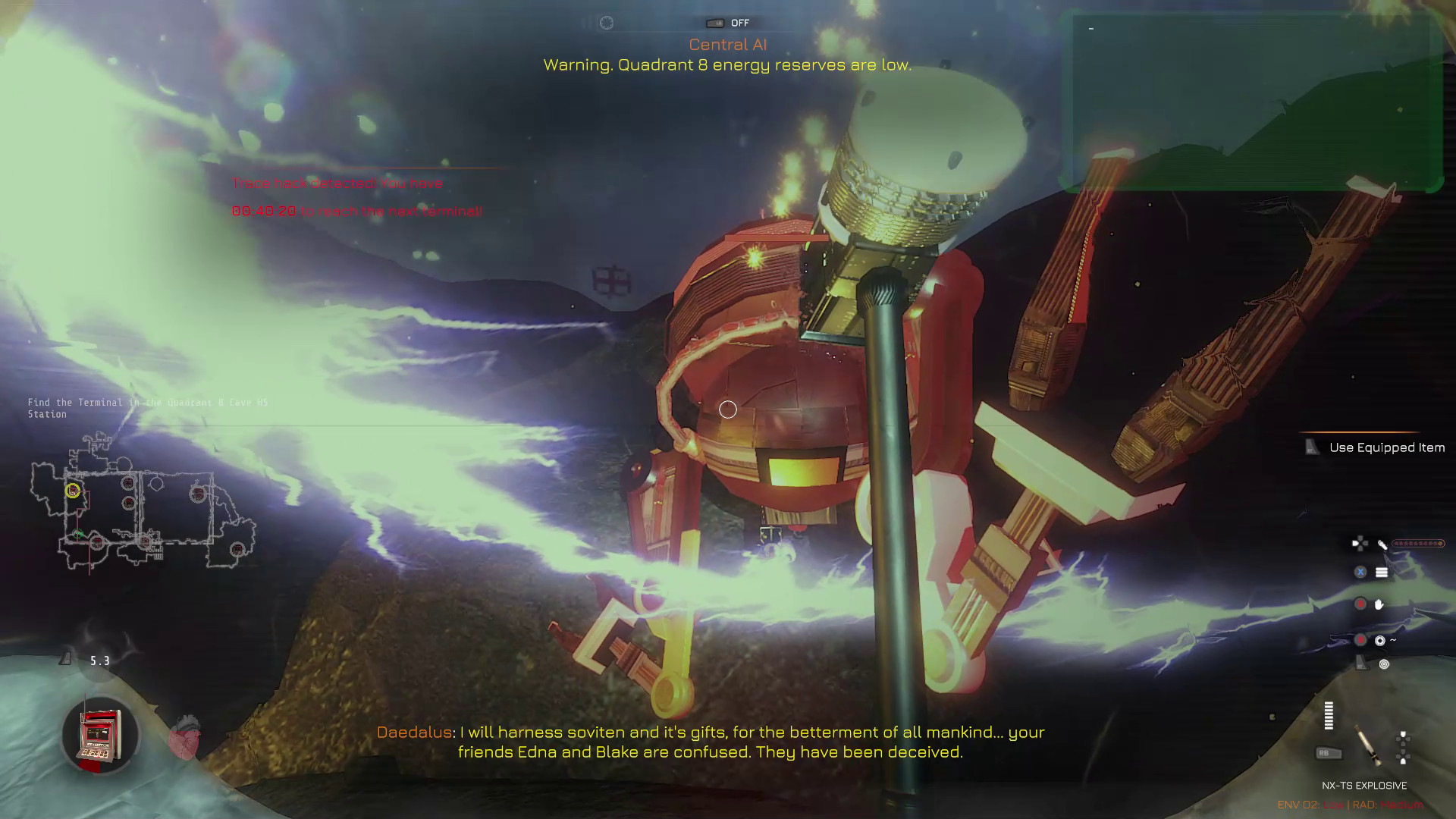Viewport: 1456px width, 819px height.
Task: Open the station minimap
Action: pos(144,504)
